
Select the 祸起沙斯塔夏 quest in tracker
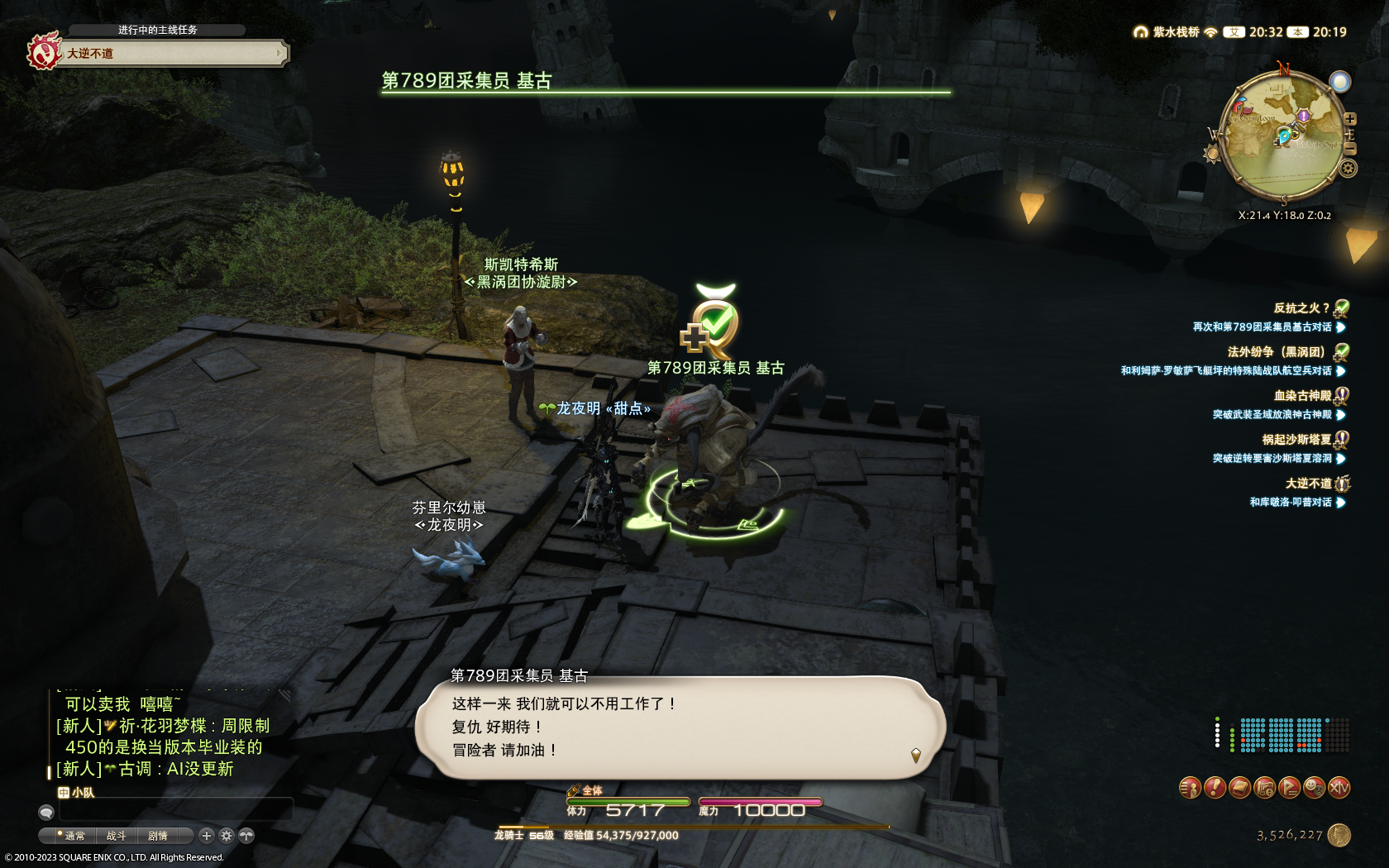click(x=1296, y=440)
